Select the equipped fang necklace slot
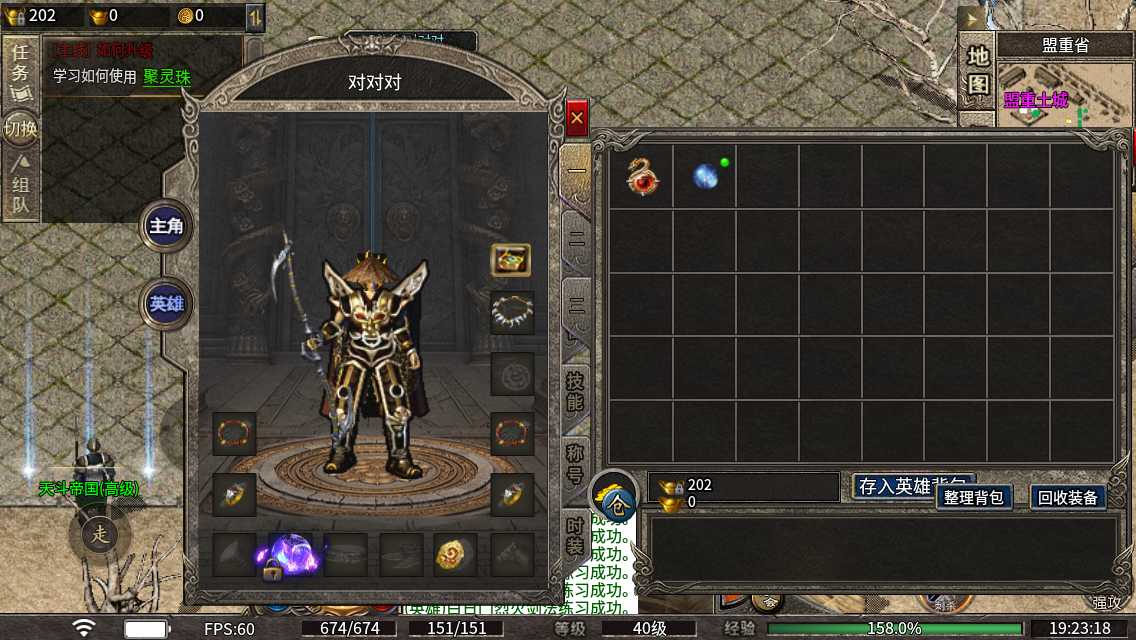The height and width of the screenshot is (640, 1136). [512, 313]
